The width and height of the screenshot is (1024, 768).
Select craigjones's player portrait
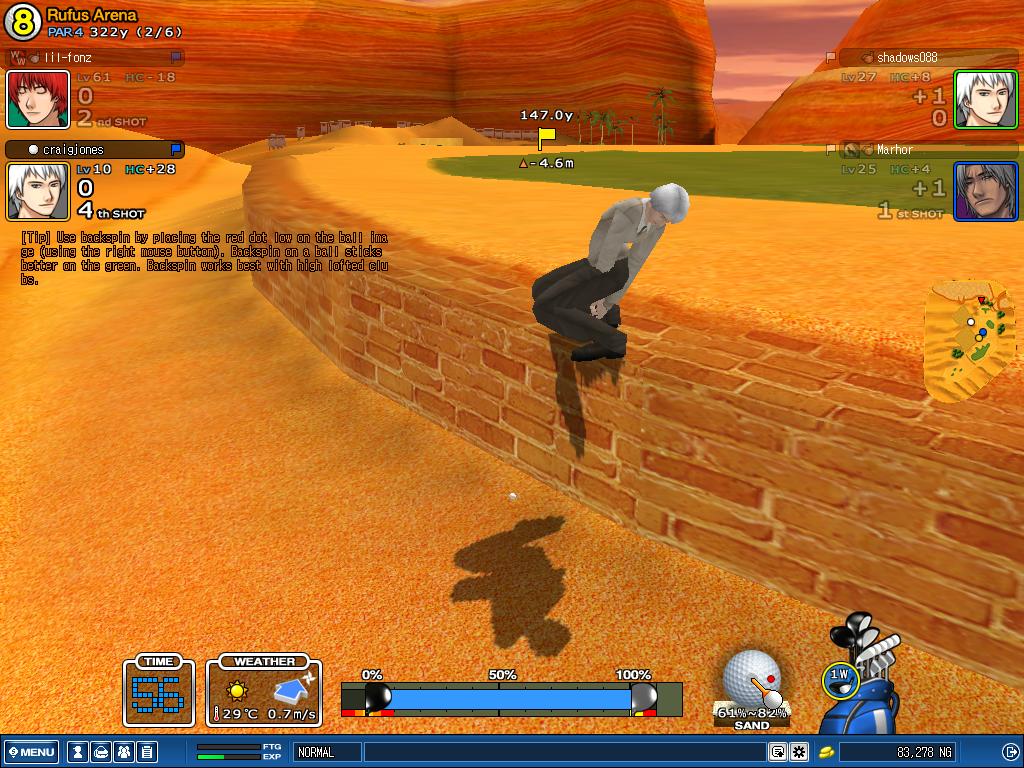click(x=38, y=191)
